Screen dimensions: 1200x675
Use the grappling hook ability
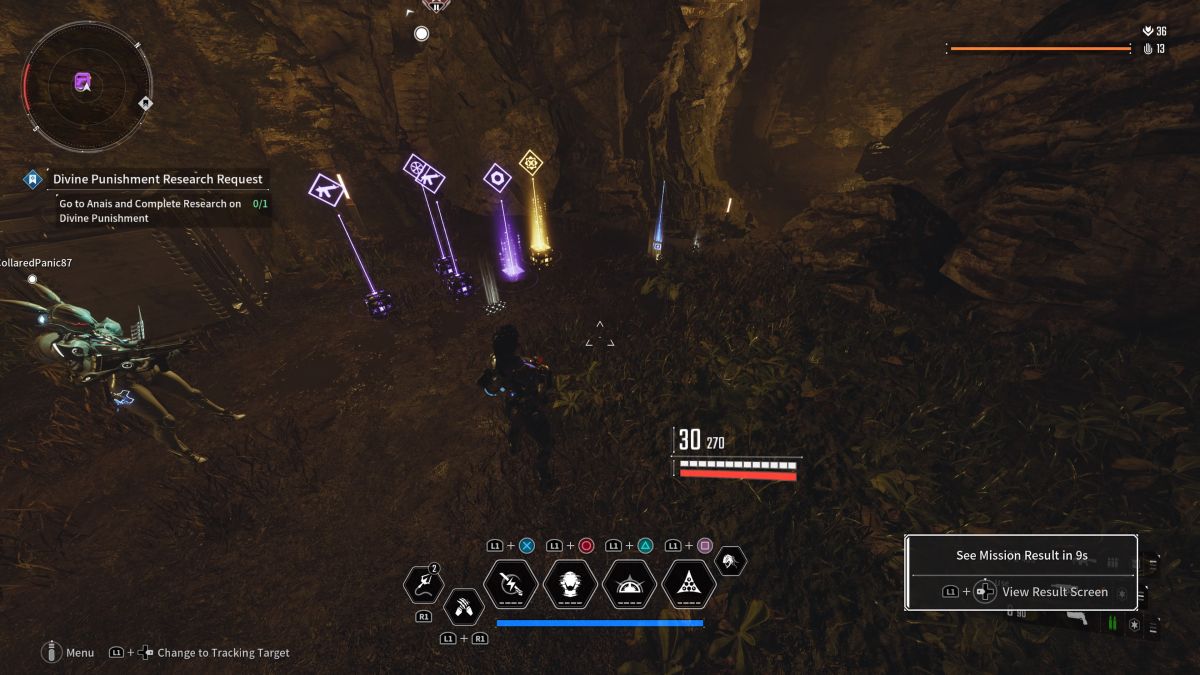pos(422,585)
